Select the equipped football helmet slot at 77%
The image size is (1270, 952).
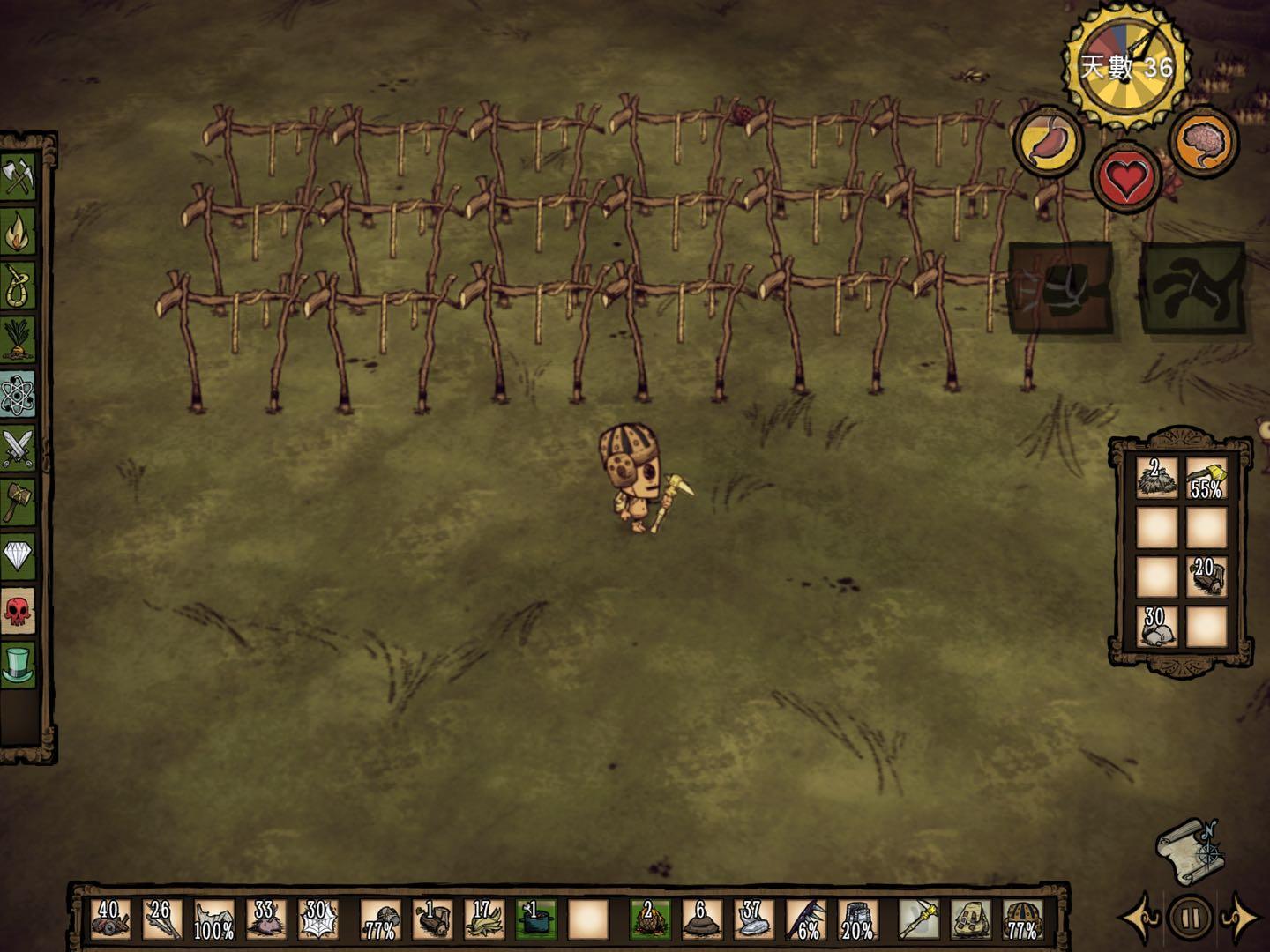click(1021, 919)
